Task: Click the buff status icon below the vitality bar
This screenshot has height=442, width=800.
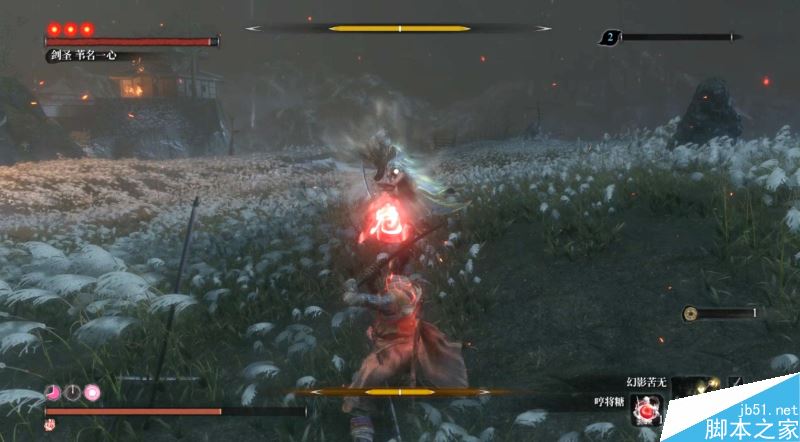Action: 49,425
